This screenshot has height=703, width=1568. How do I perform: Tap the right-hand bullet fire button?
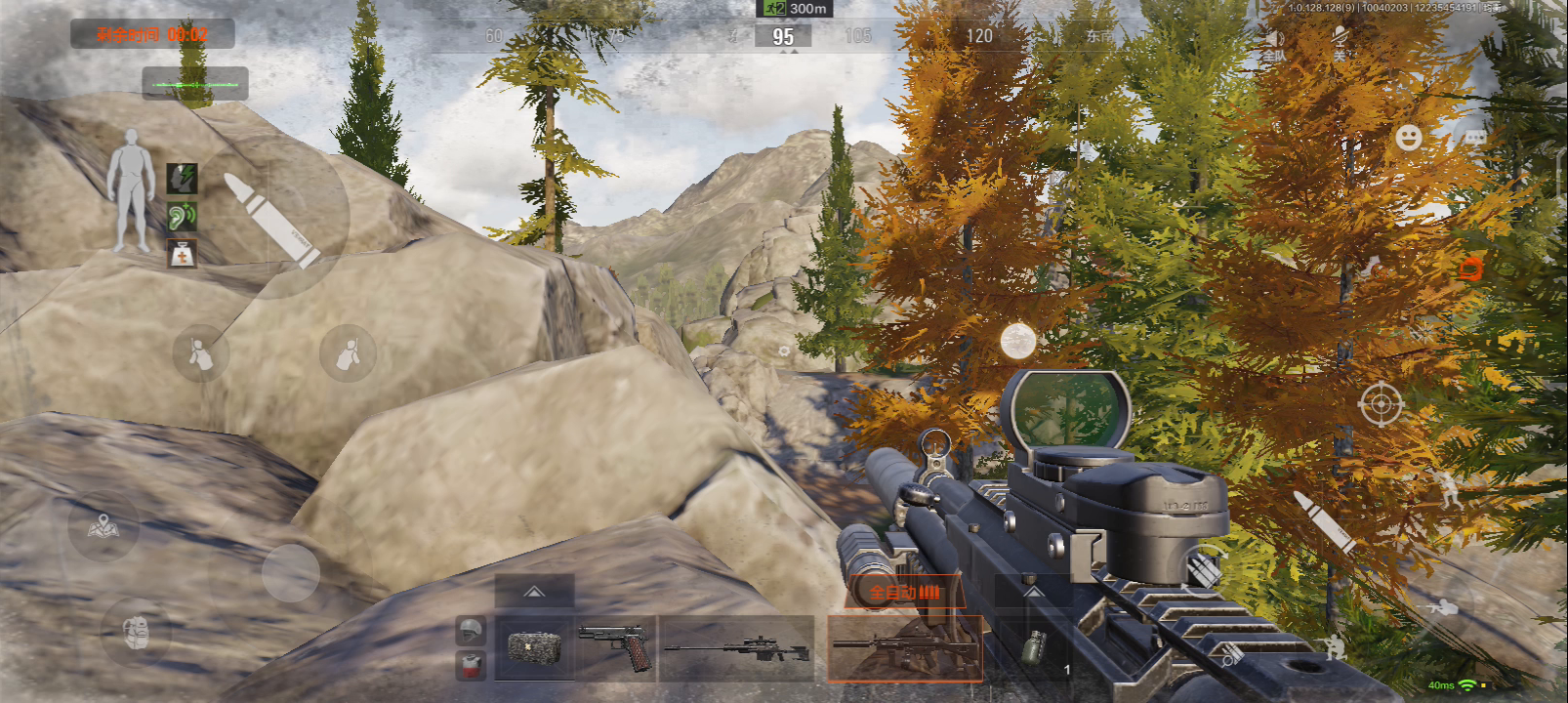click(1322, 523)
